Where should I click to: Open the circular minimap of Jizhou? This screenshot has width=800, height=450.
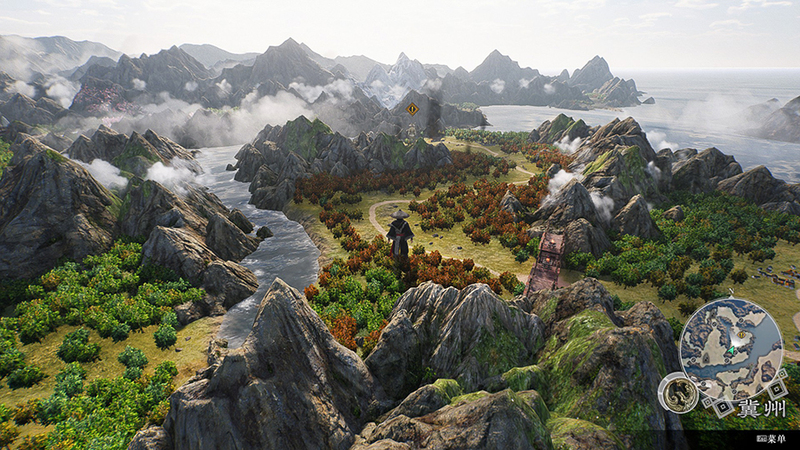[x=730, y=349]
